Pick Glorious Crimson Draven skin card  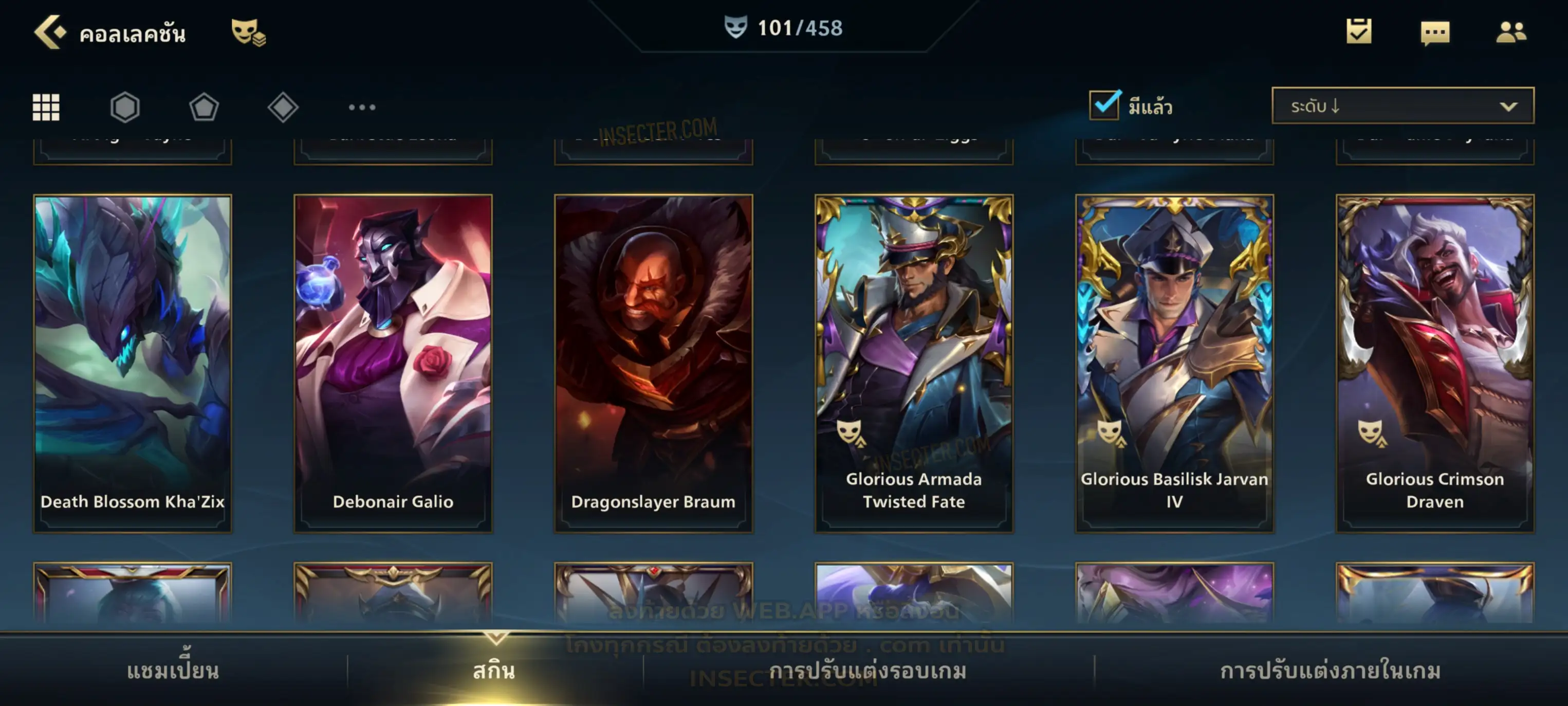coord(1435,364)
